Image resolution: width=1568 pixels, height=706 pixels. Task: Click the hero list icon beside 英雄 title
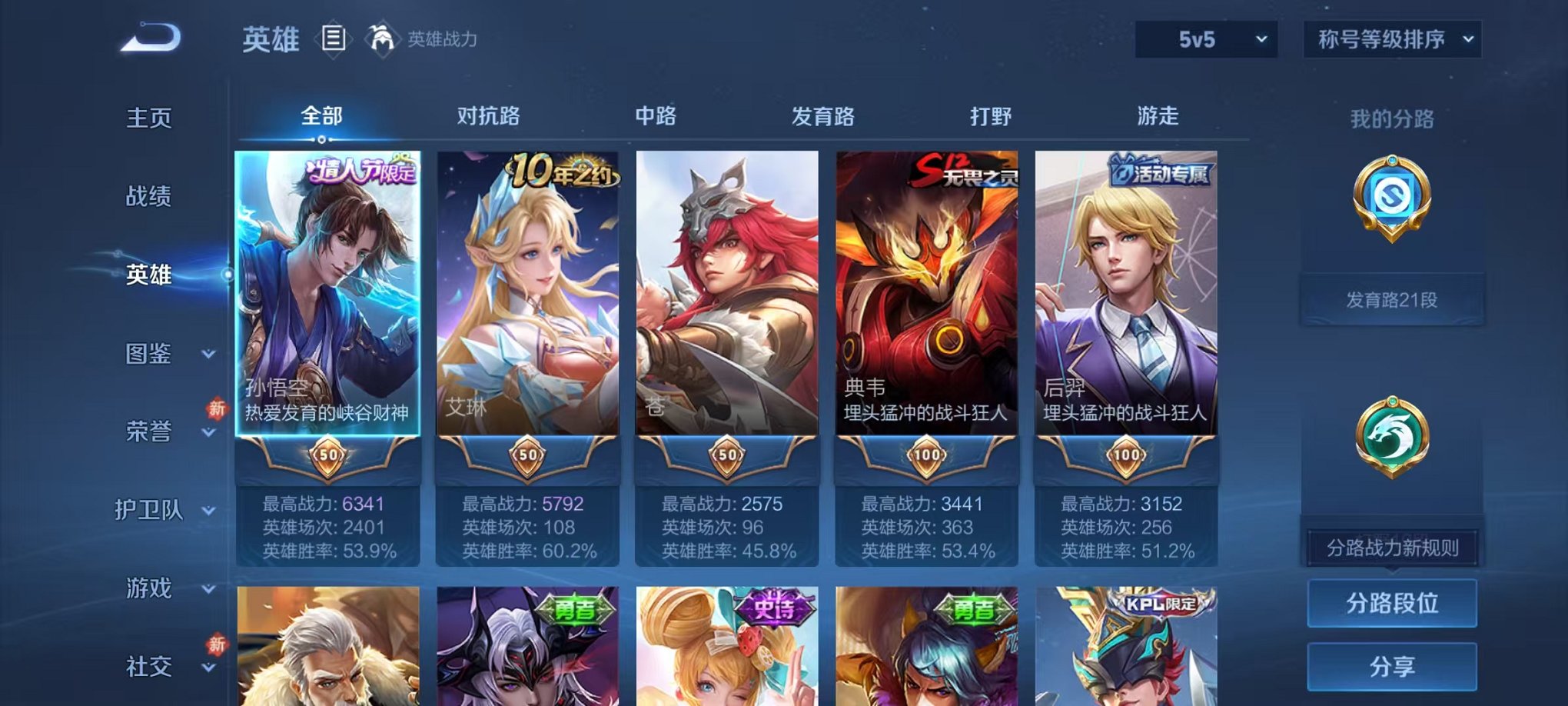[334, 37]
